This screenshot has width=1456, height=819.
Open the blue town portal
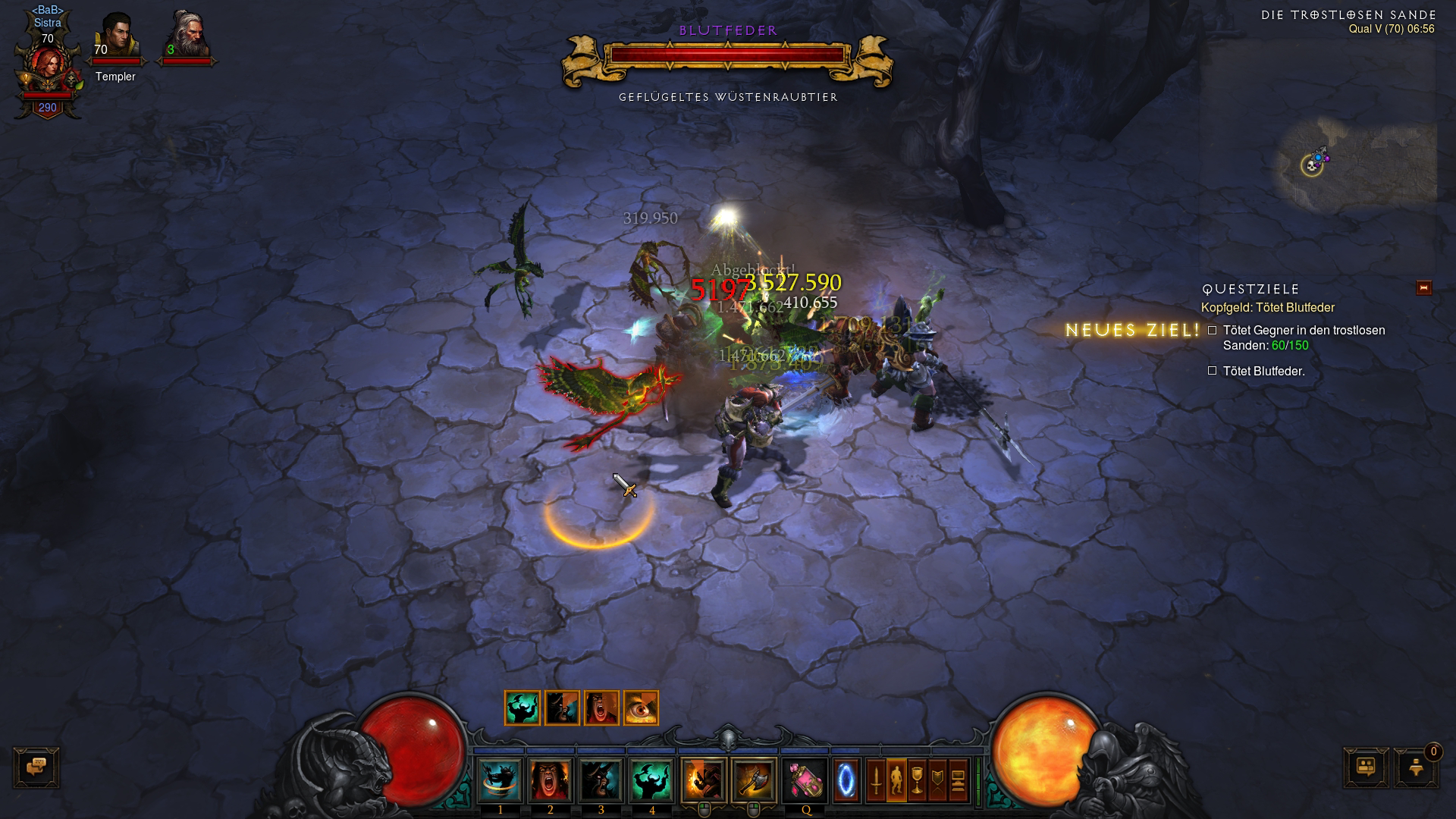point(846,780)
